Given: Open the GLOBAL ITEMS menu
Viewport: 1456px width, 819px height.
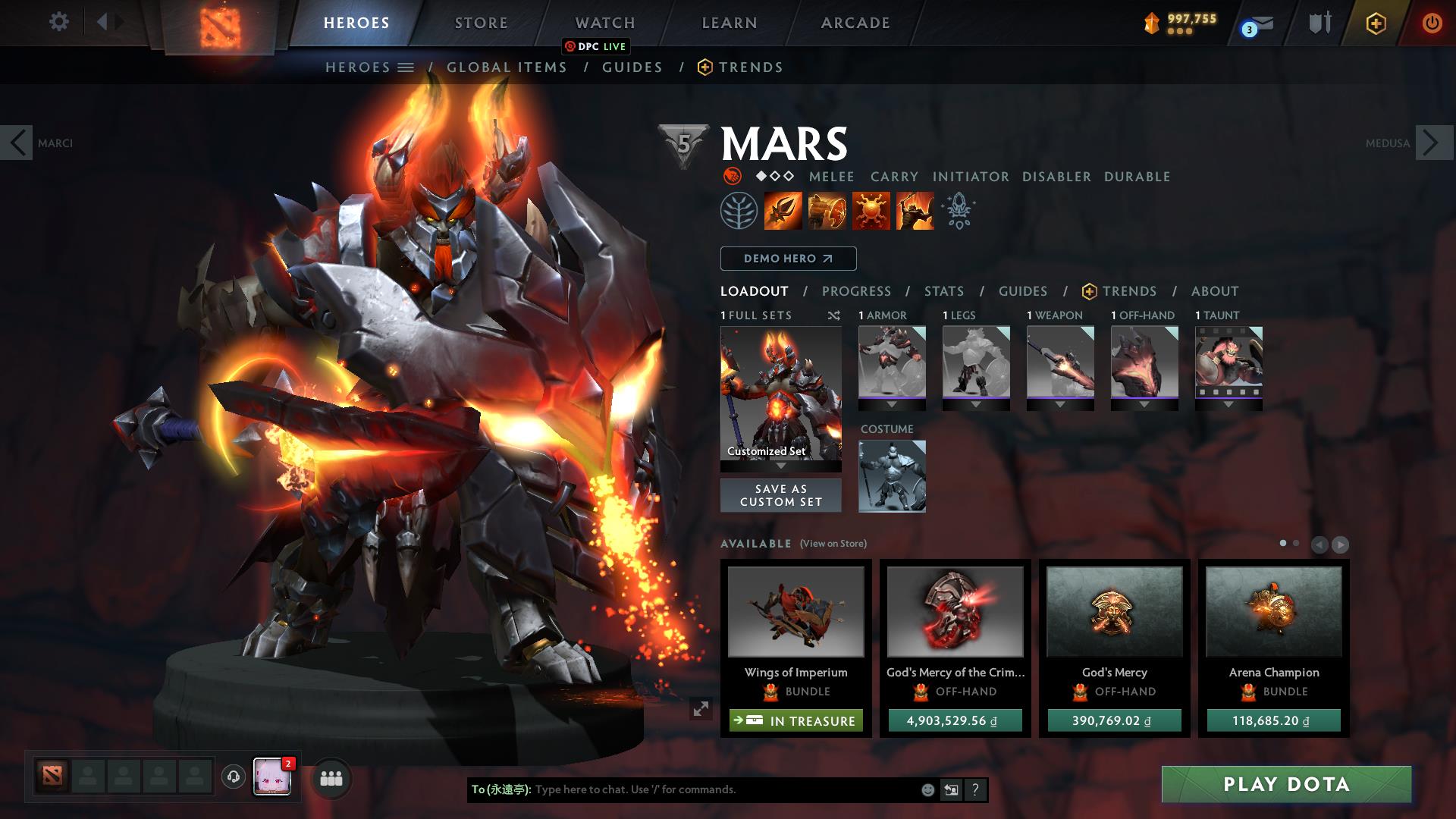Looking at the screenshot, I should (506, 67).
